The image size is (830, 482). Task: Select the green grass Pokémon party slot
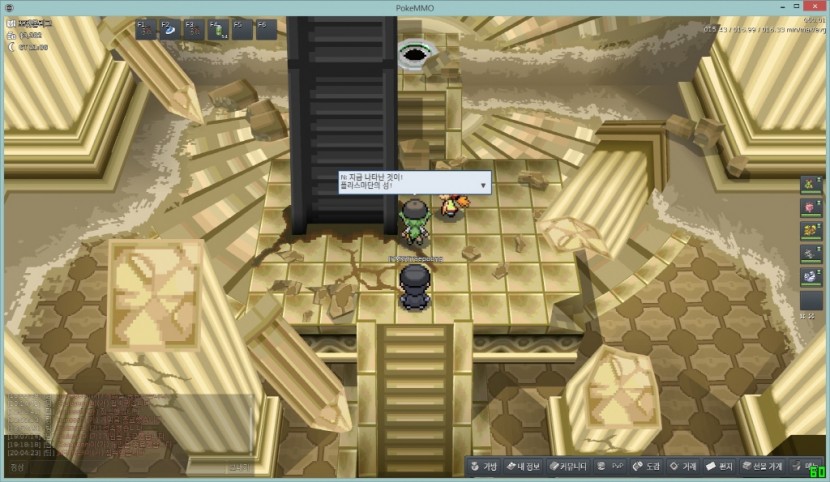tap(811, 186)
